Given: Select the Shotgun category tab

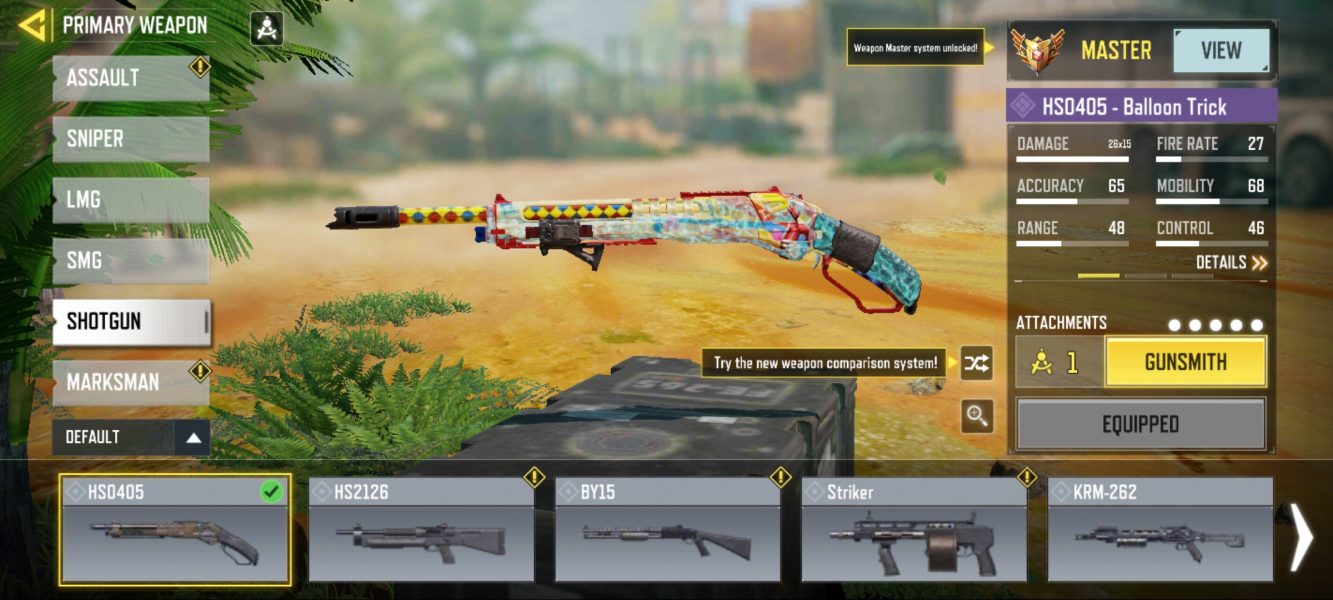Looking at the screenshot, I should tap(130, 322).
